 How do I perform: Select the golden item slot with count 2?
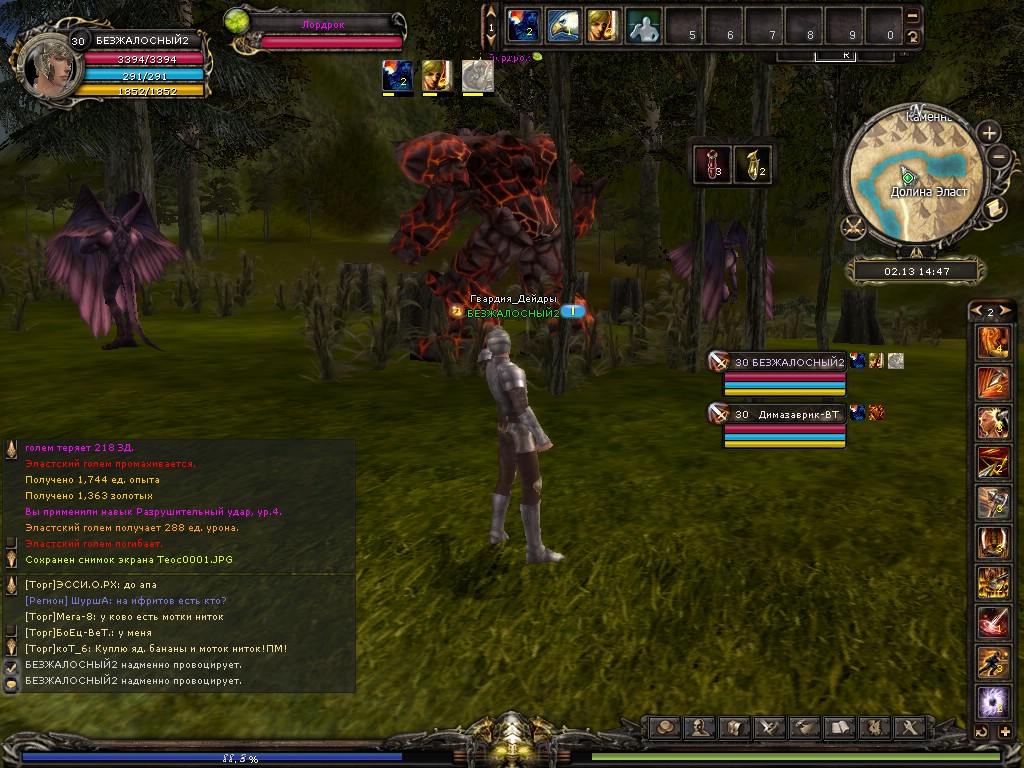click(752, 164)
